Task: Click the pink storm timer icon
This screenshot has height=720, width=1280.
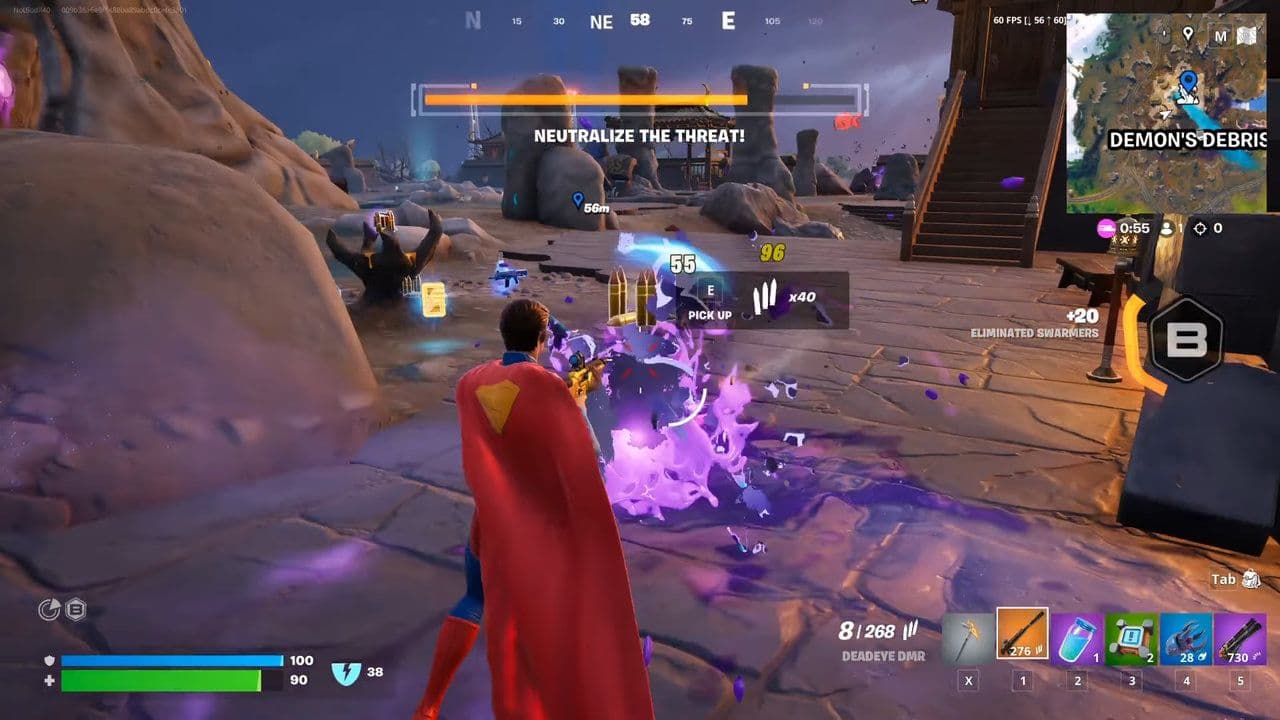Action: [1106, 228]
